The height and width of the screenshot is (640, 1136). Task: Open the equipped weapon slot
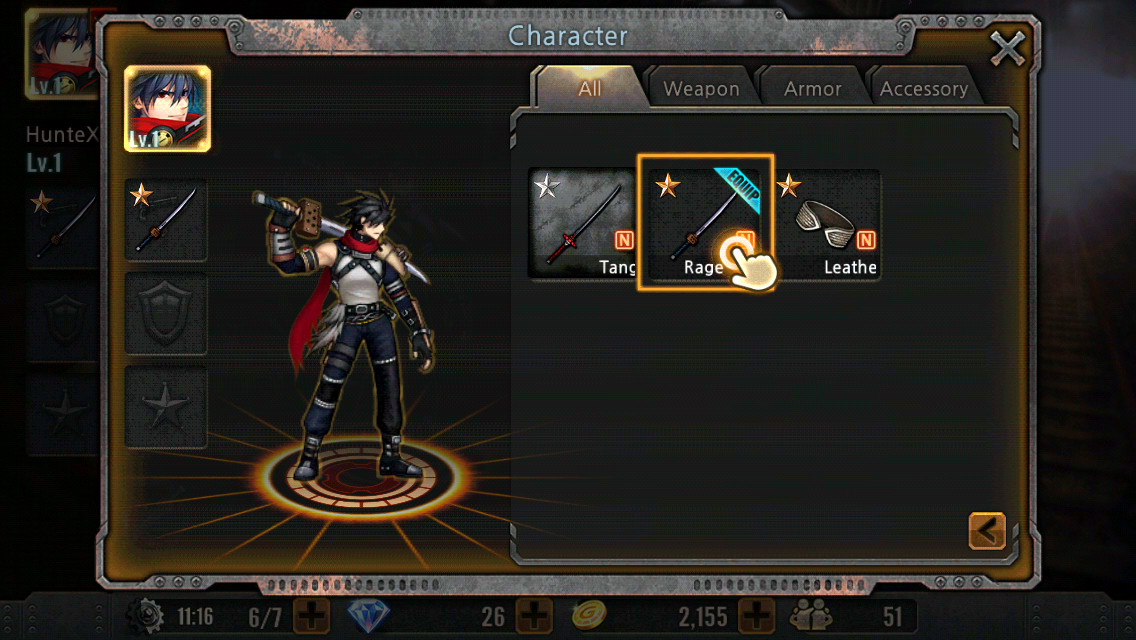(166, 220)
